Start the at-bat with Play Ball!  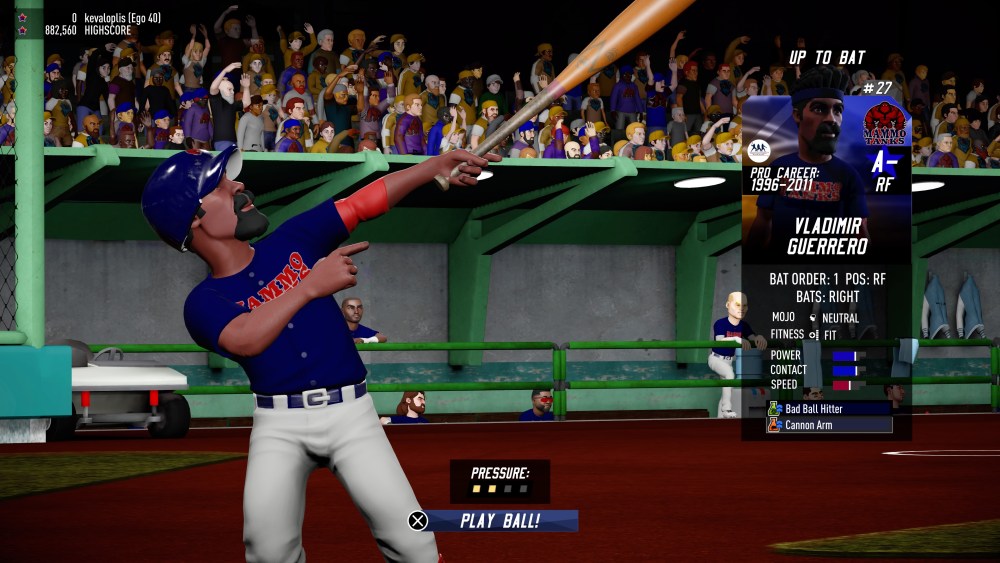click(x=498, y=521)
